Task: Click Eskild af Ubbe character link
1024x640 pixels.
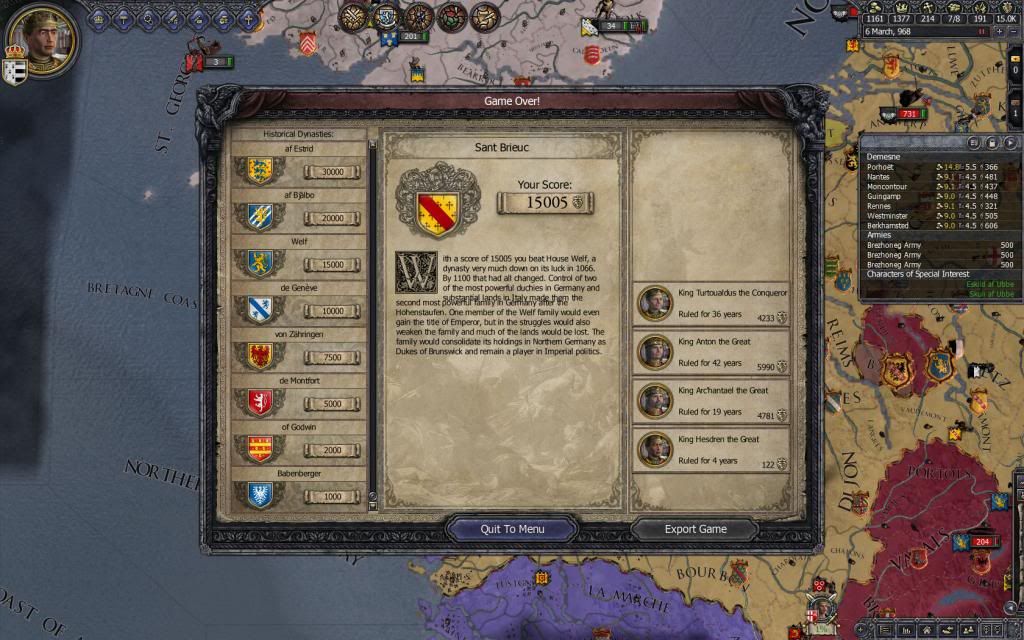Action: pos(992,283)
